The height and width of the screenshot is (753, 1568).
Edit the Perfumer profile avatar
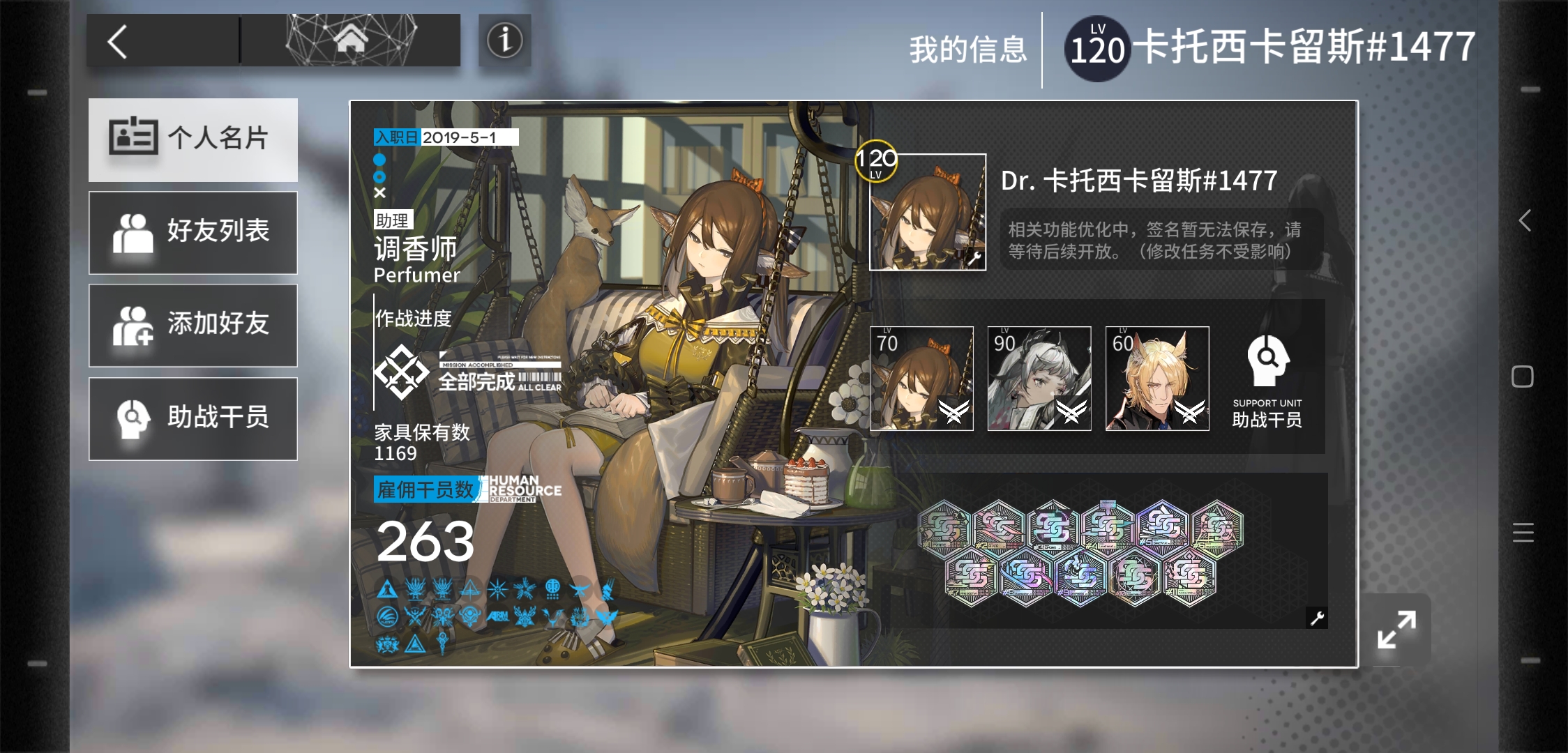[927, 212]
